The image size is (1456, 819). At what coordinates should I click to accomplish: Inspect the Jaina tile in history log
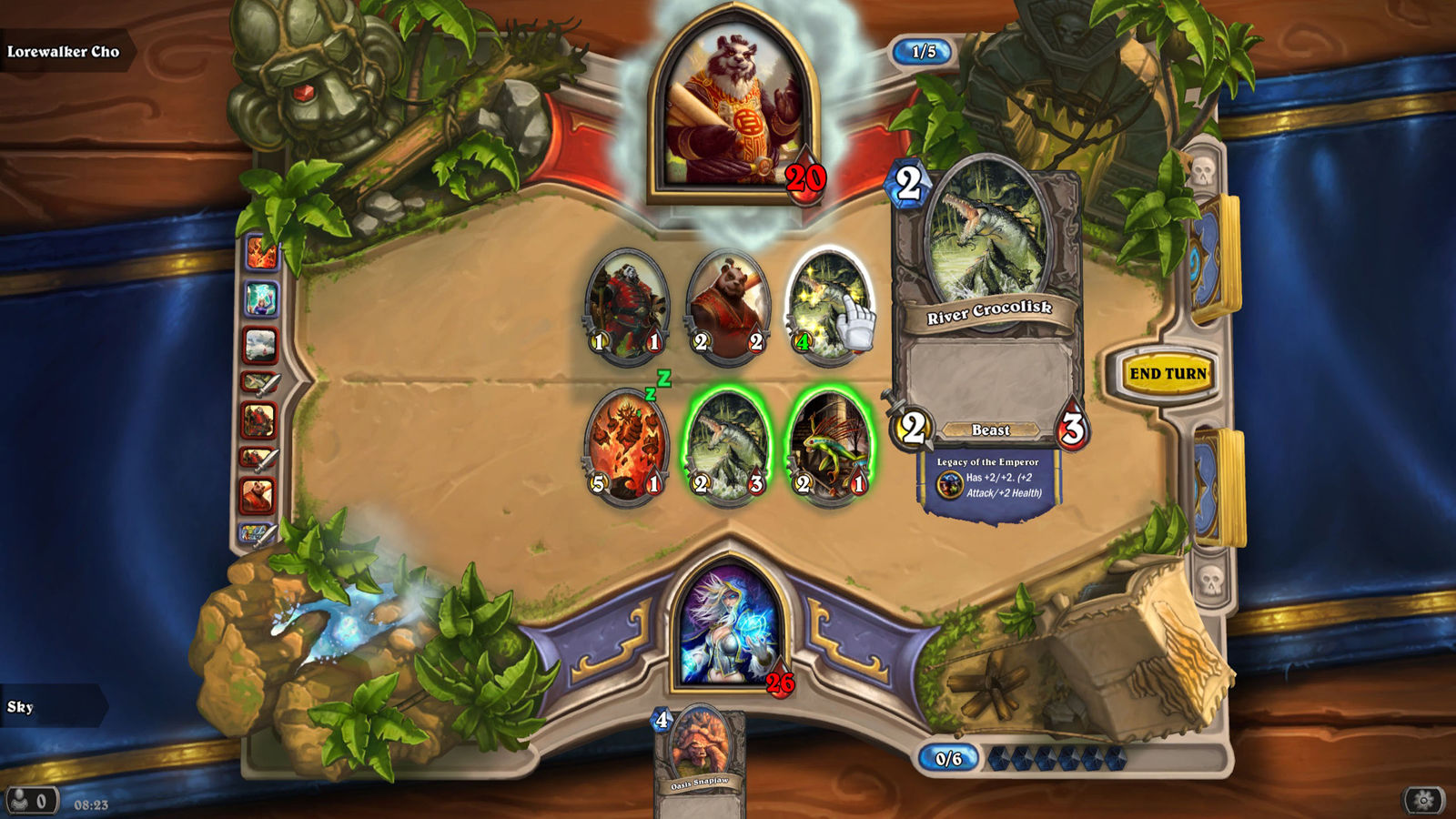[260, 298]
